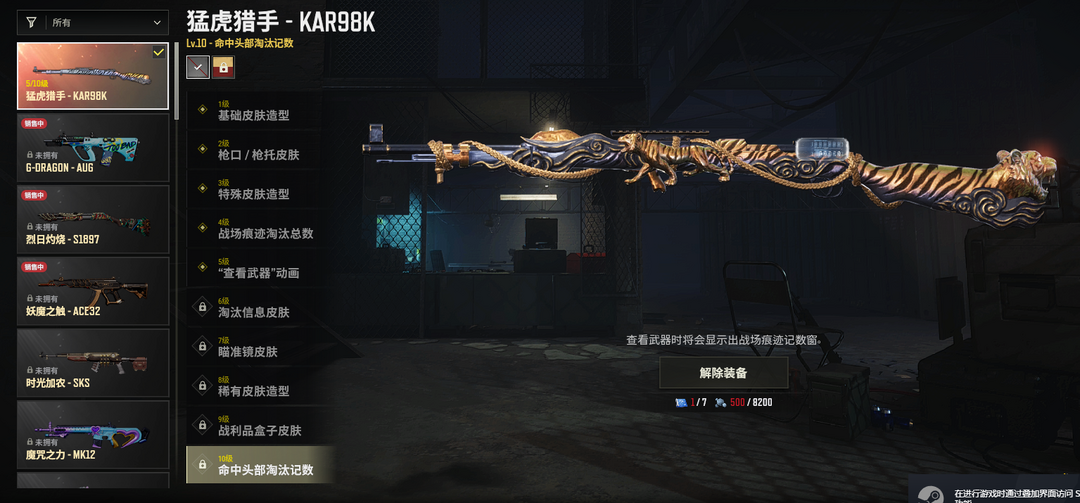This screenshot has width=1080, height=503.
Task: Choose the 魔咒之力 - MK12 skin
Action: [93, 433]
